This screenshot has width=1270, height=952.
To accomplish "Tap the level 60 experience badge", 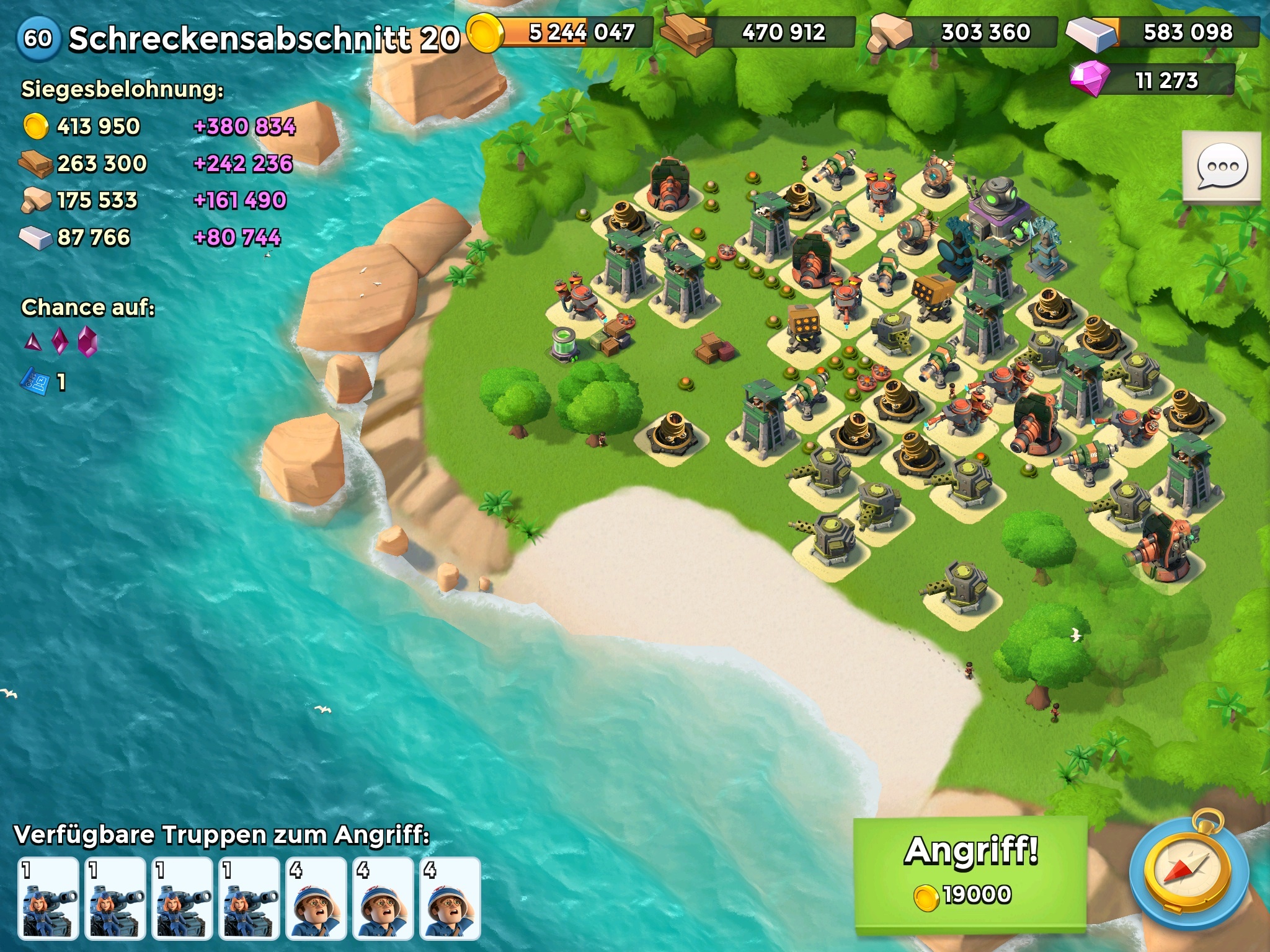I will [x=38, y=38].
